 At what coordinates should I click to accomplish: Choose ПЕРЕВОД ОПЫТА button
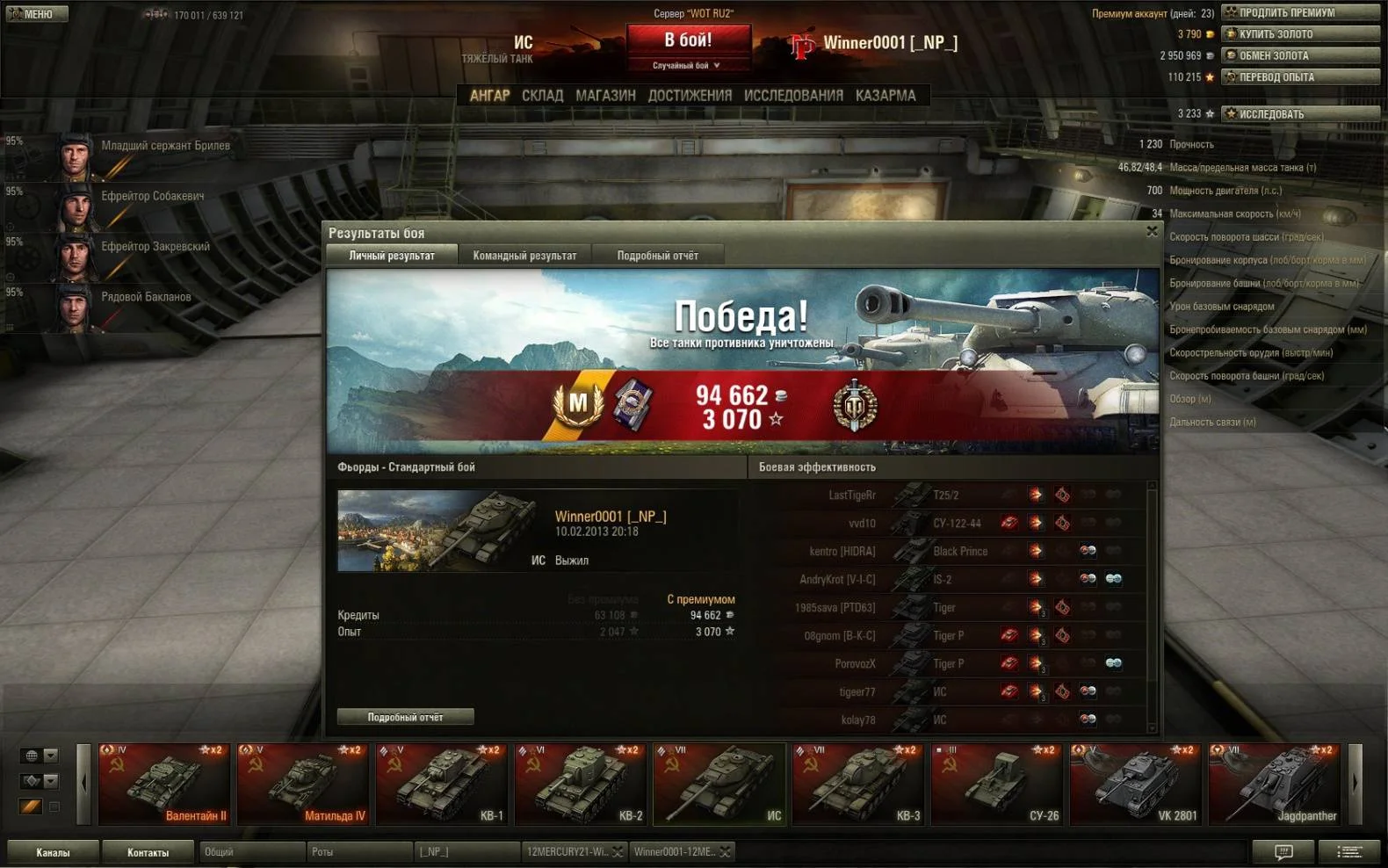coord(1301,77)
